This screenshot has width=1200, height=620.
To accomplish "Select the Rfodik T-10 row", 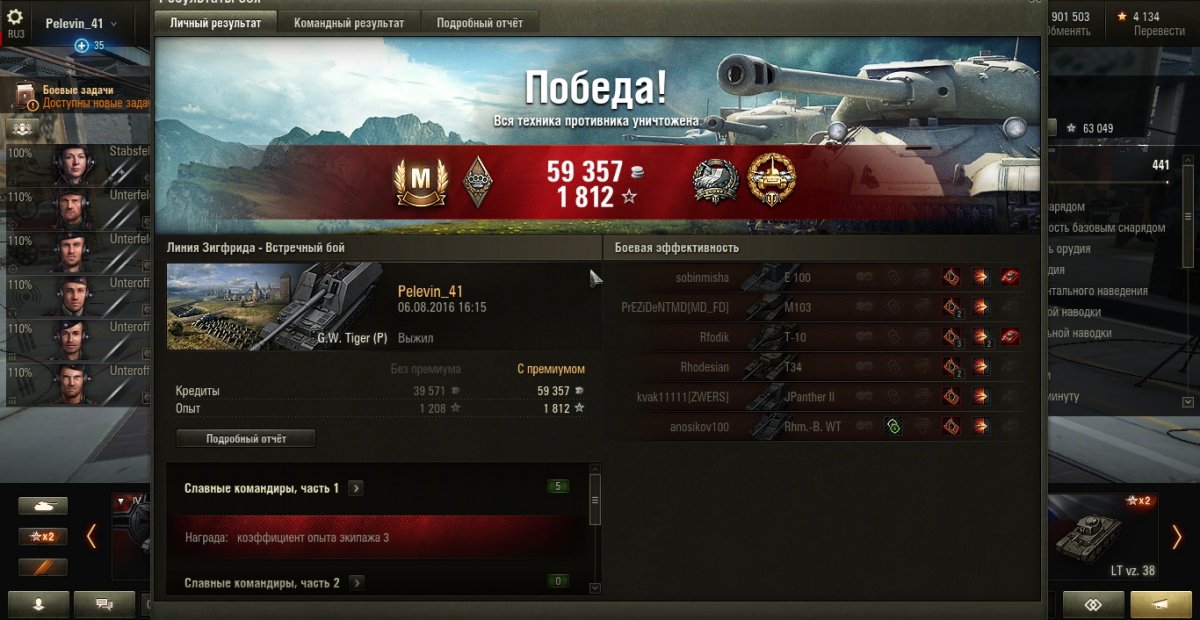I will pyautogui.click(x=815, y=337).
